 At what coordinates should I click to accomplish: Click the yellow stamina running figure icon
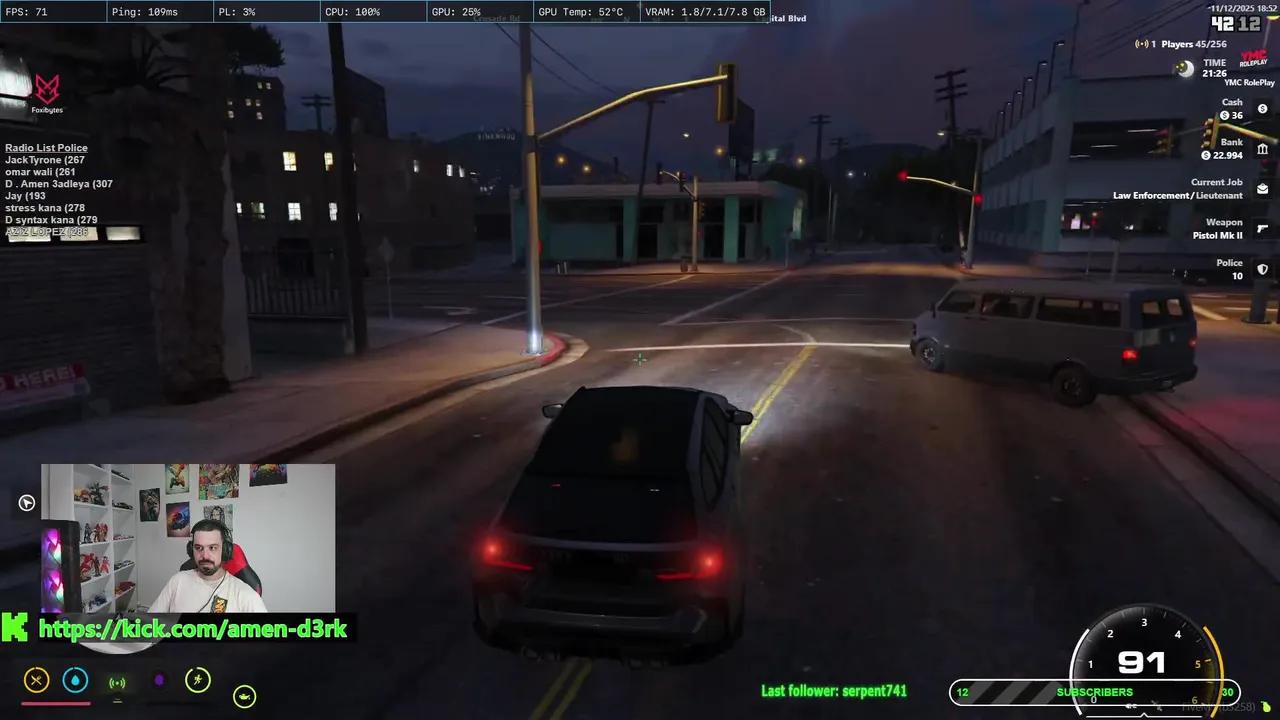coord(198,680)
